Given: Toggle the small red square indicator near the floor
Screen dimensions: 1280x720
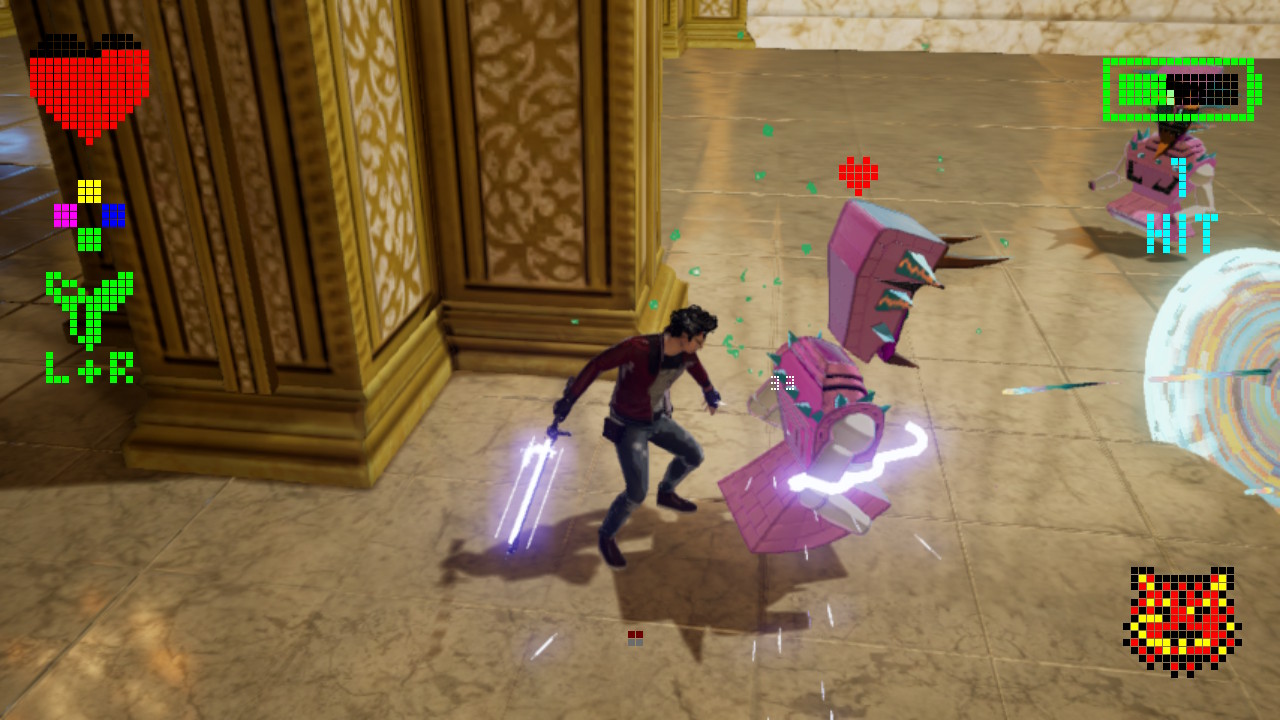Looking at the screenshot, I should tap(633, 634).
